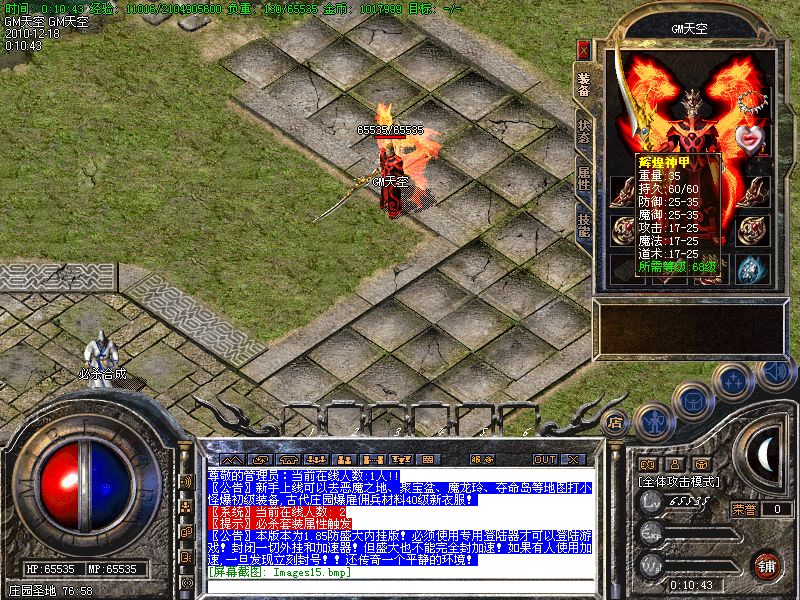
Task: Select the equipped golden sword weapon
Action: (x=629, y=108)
